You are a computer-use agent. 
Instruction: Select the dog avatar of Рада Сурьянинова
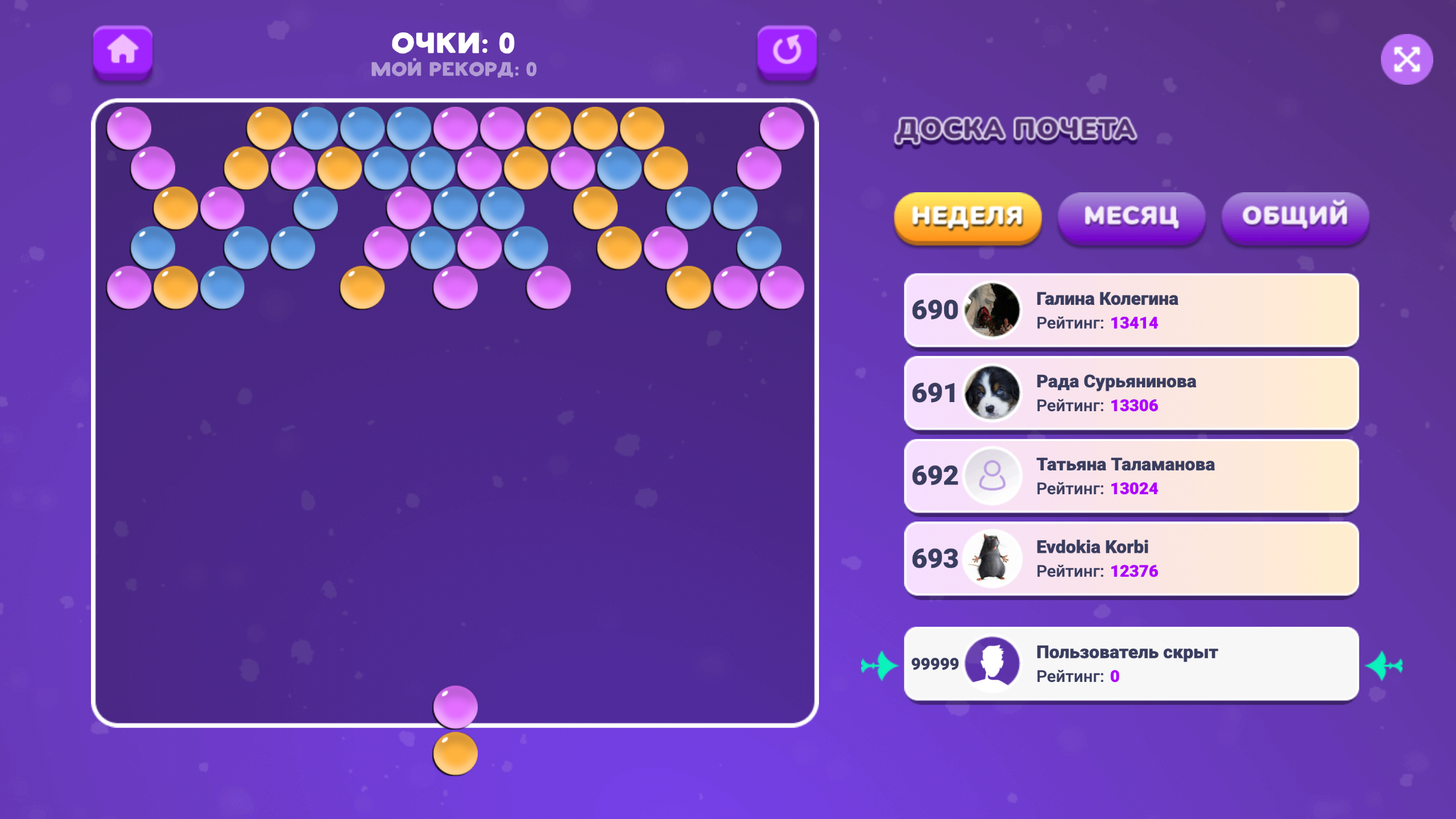[991, 394]
